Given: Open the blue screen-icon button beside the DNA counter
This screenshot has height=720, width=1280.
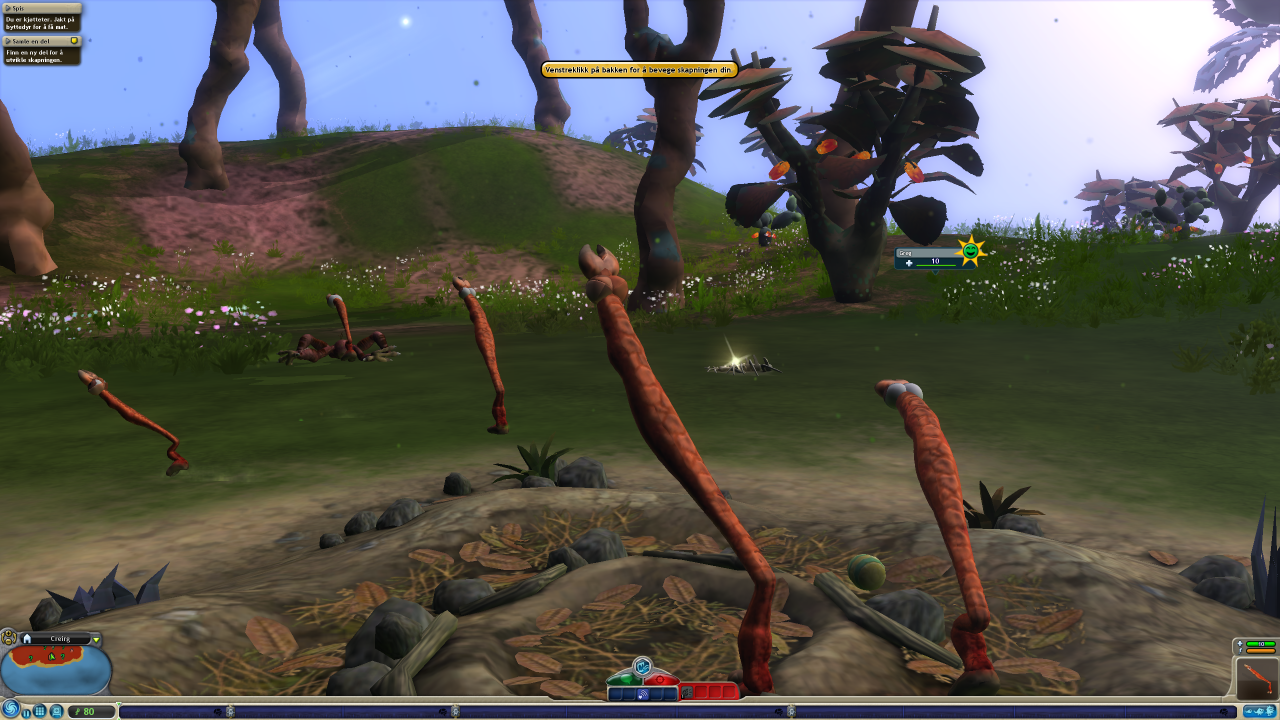Looking at the screenshot, I should (x=57, y=711).
